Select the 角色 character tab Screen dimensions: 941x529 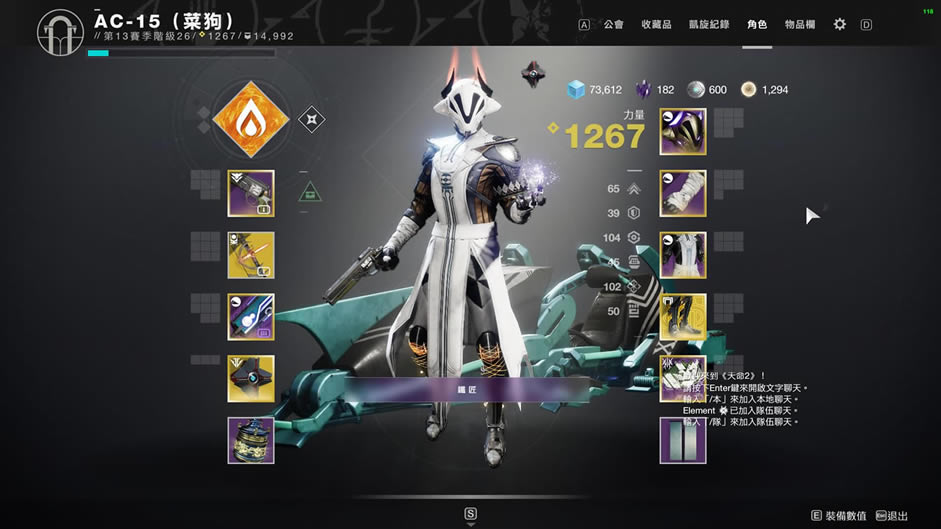pyautogui.click(x=757, y=24)
